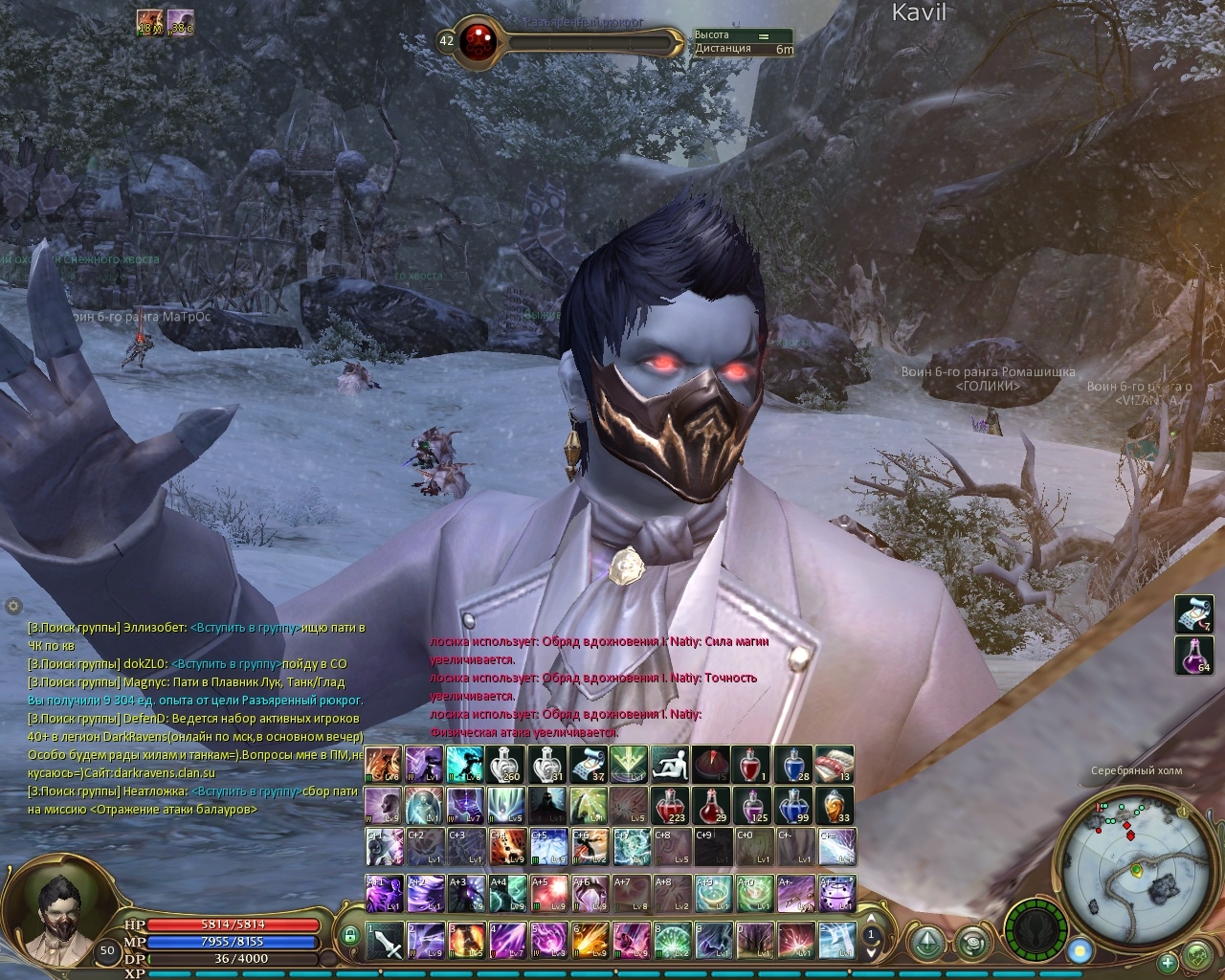The height and width of the screenshot is (980, 1225).
Task: Click the hotbar page up arrow
Action: pyautogui.click(x=871, y=918)
